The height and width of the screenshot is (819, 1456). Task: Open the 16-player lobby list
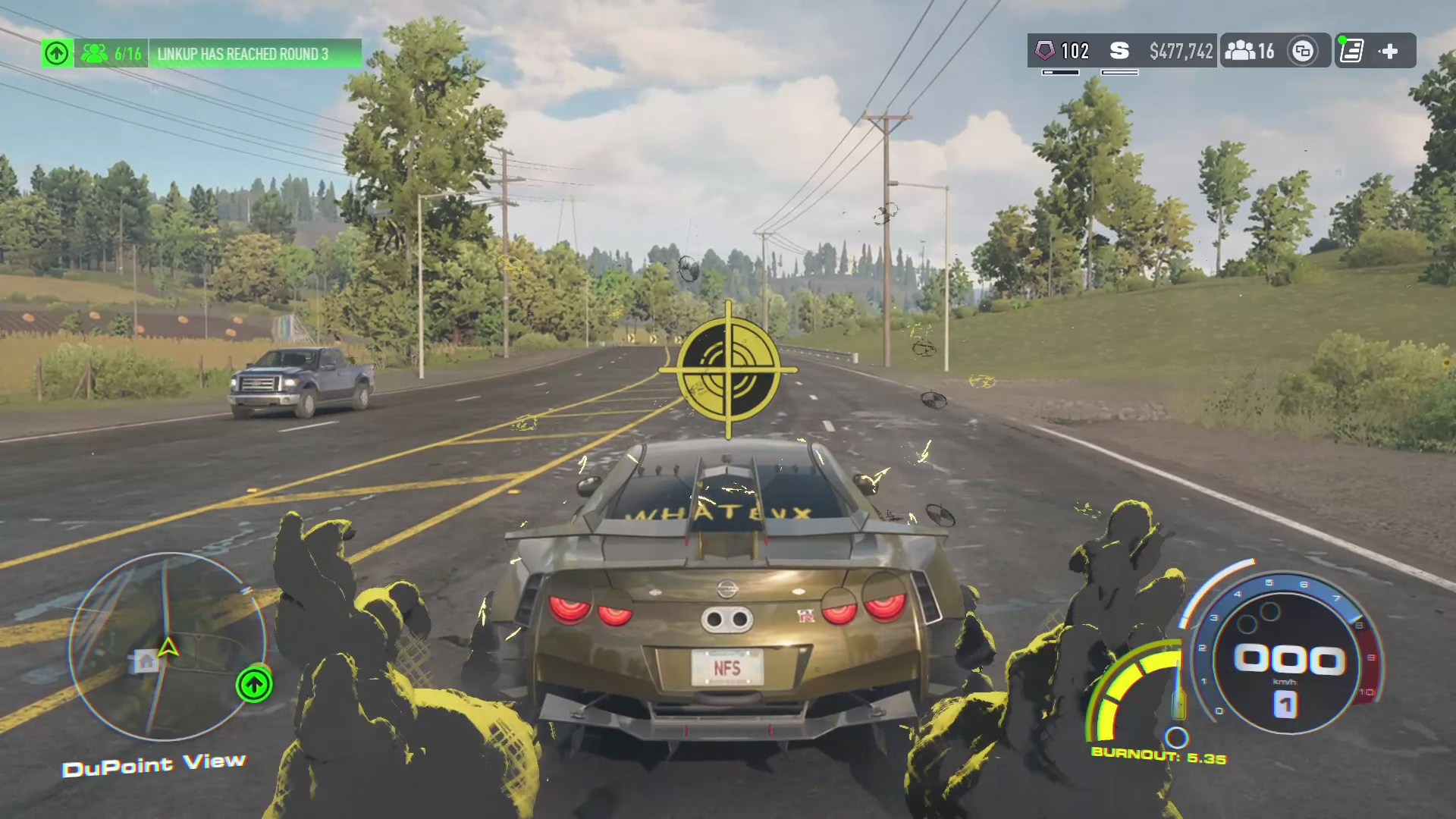(1250, 51)
